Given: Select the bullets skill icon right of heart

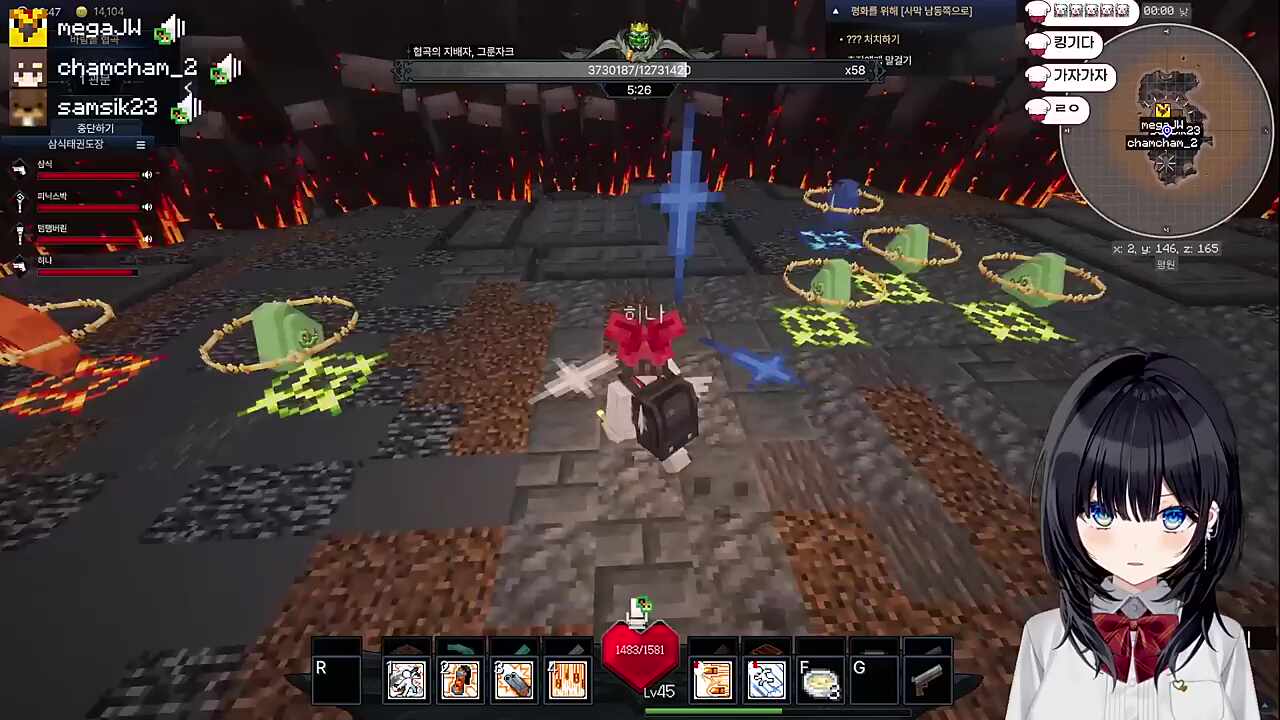Looking at the screenshot, I should (713, 681).
